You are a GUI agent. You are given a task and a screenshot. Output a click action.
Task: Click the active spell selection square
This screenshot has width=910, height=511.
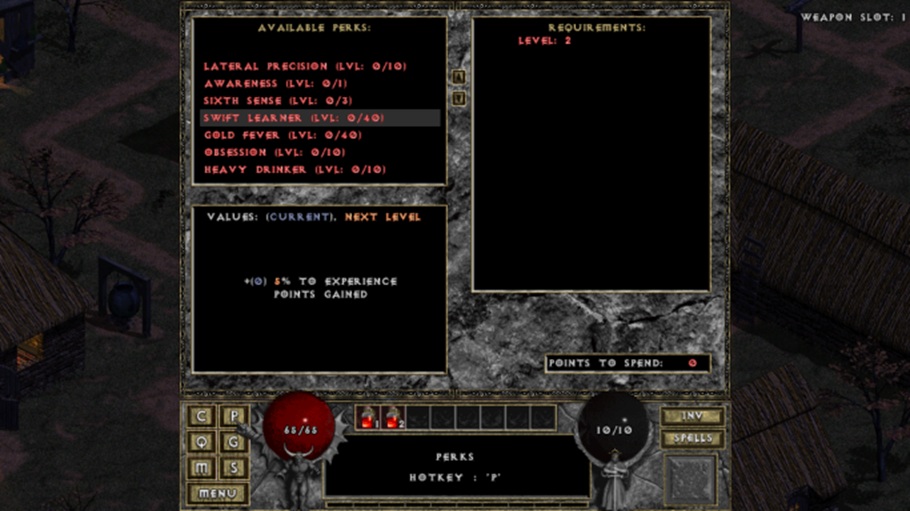coord(691,479)
